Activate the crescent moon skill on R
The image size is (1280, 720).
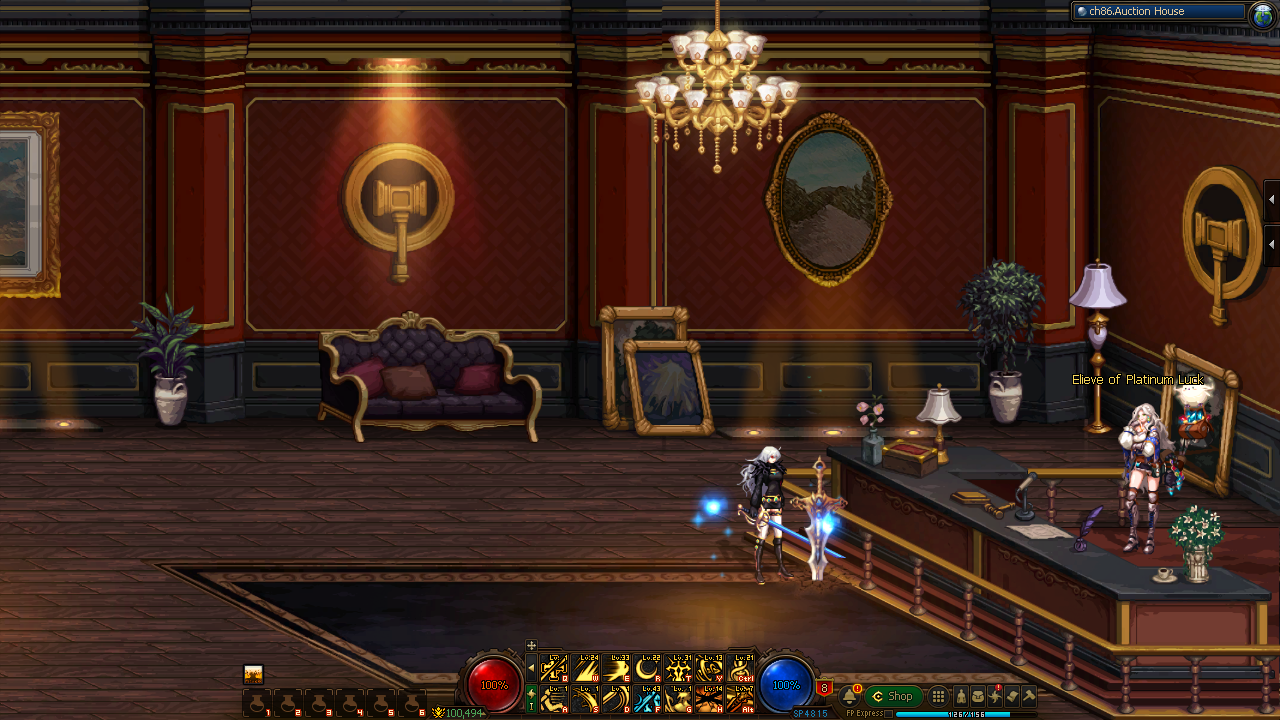tap(648, 668)
